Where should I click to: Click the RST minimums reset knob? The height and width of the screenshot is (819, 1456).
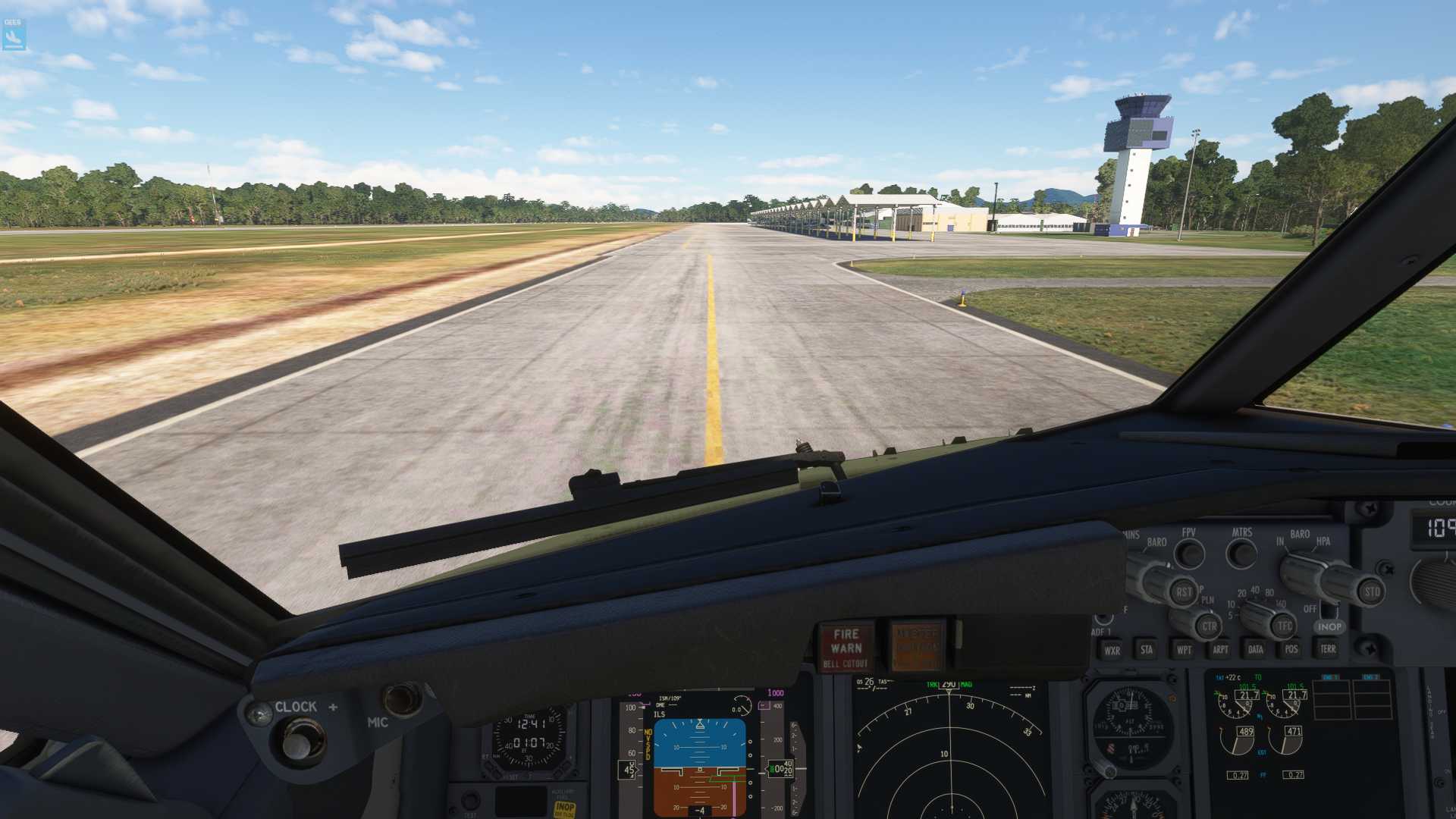coord(1183,592)
